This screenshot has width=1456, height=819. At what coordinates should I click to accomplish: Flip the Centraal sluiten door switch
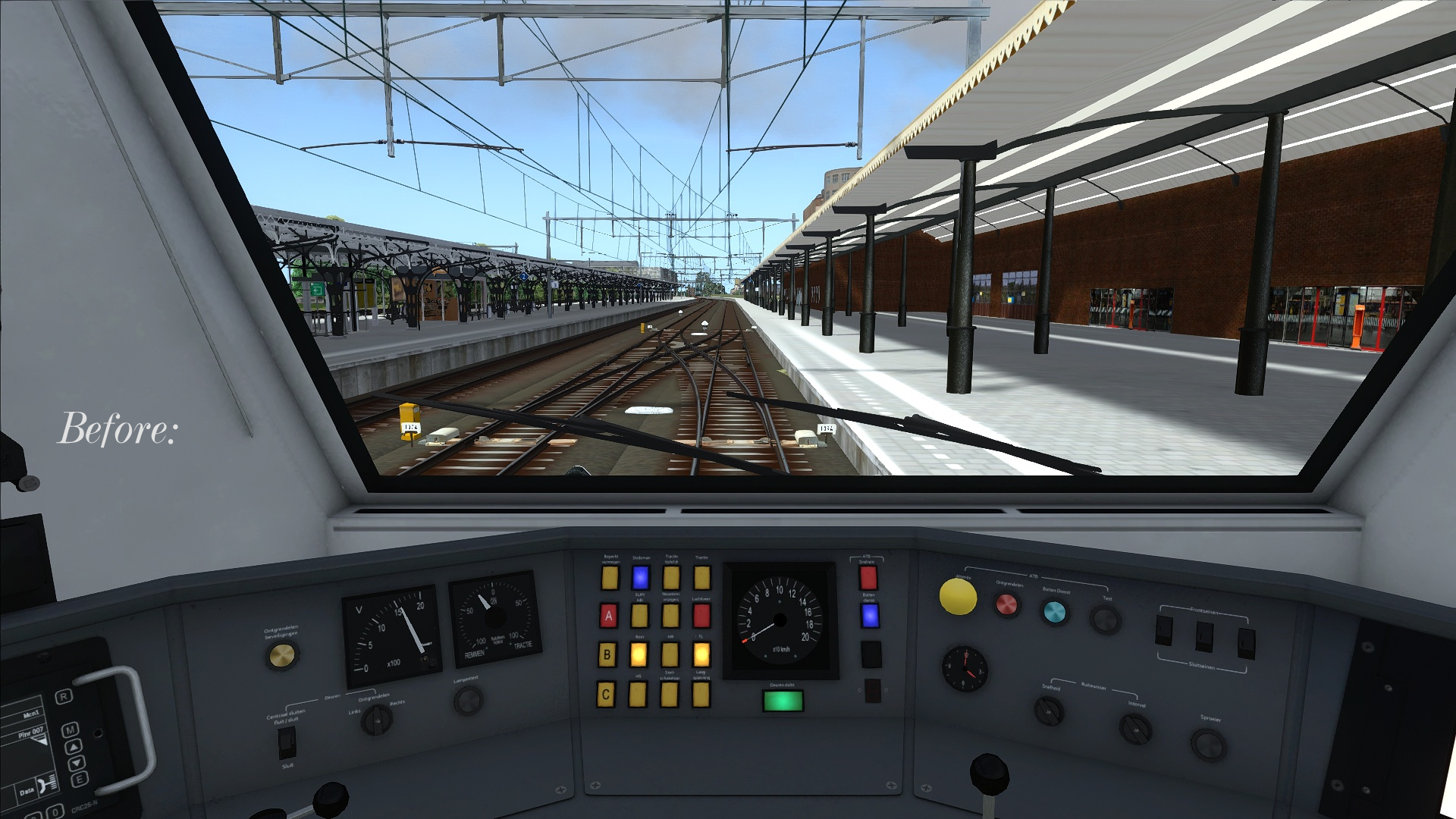click(x=287, y=742)
